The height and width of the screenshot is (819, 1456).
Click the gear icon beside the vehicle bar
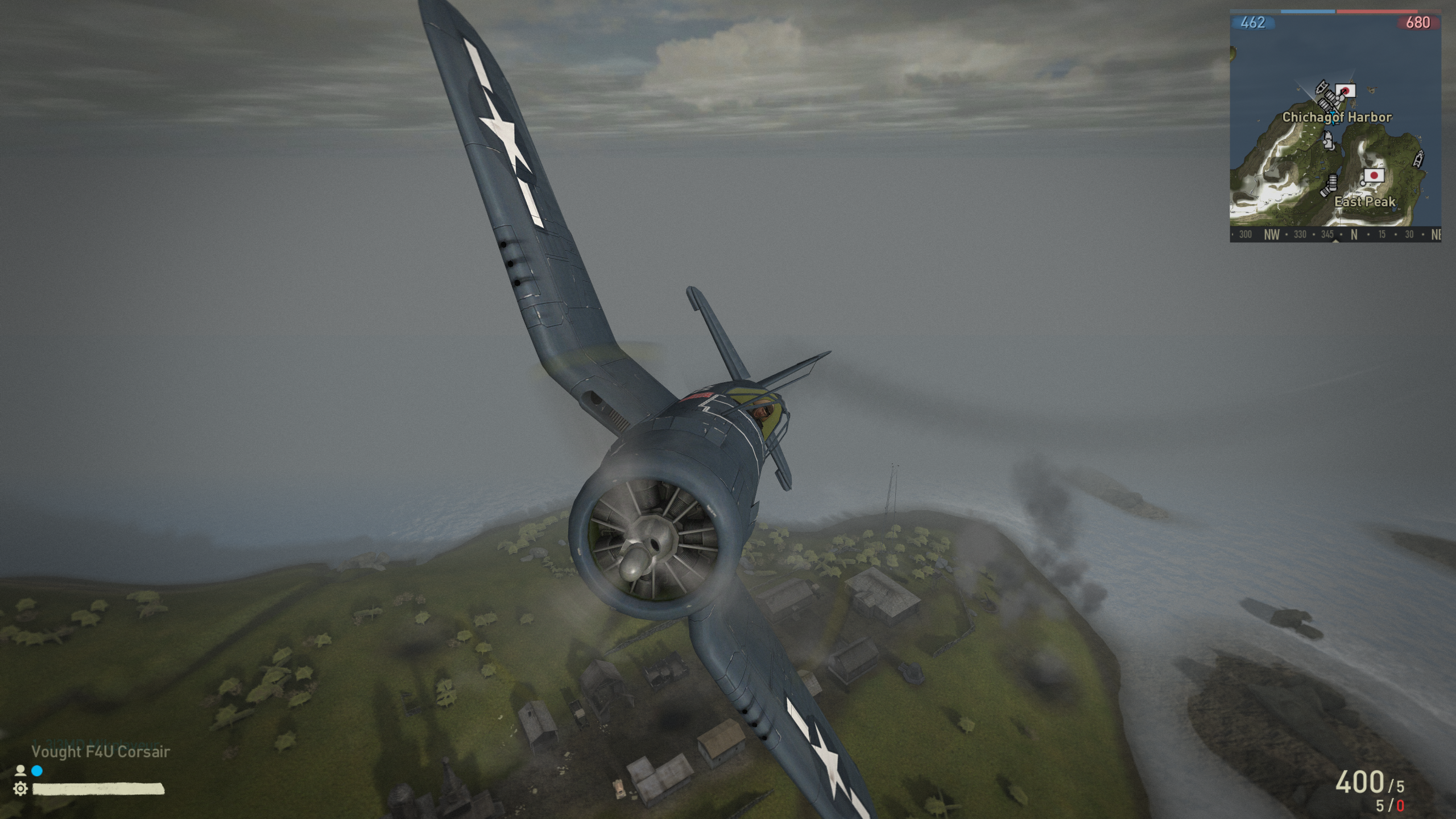pos(20,789)
